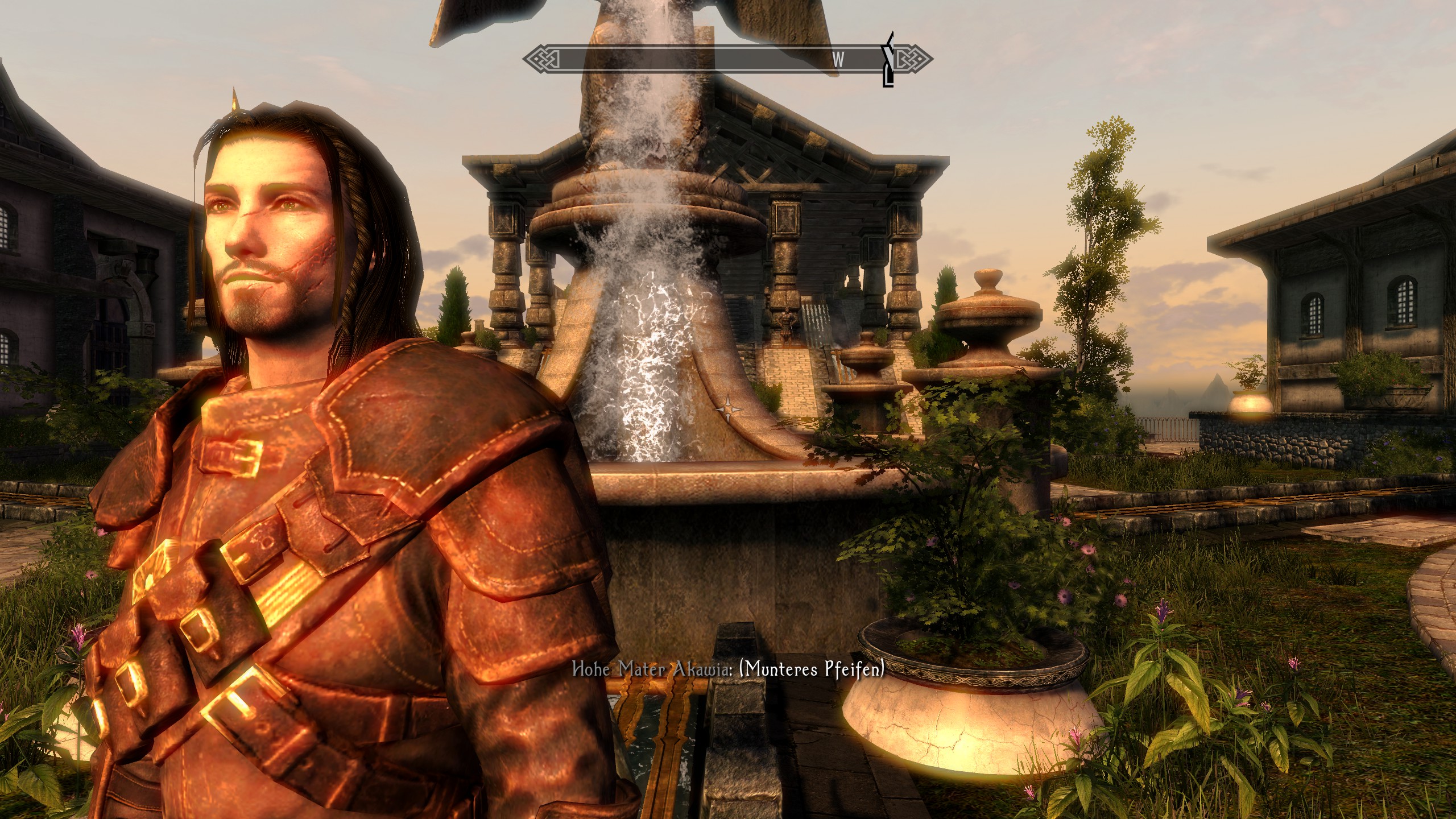
Task: Click the W direction letter on the compass
Action: coord(838,60)
